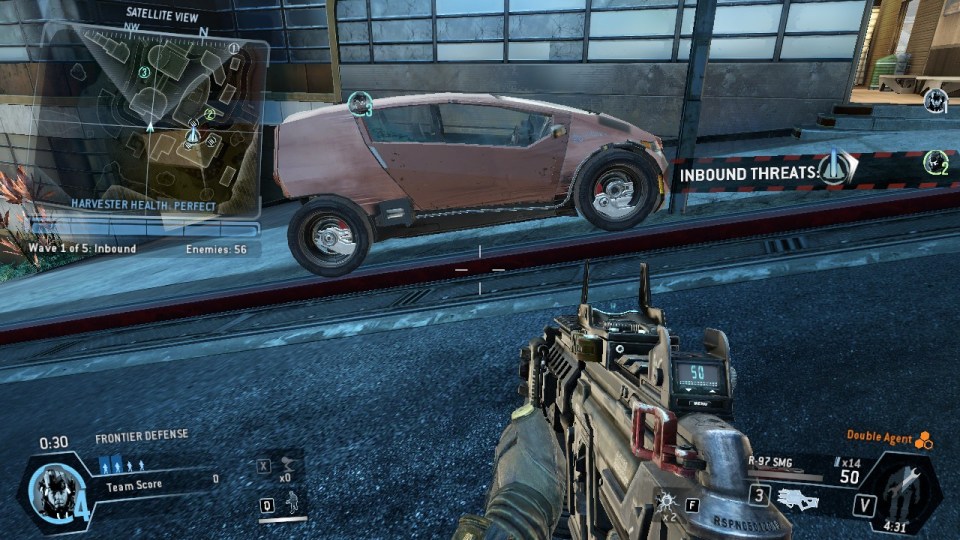Use the Double Agent boost icon
The height and width of the screenshot is (540, 960).
pos(924,439)
